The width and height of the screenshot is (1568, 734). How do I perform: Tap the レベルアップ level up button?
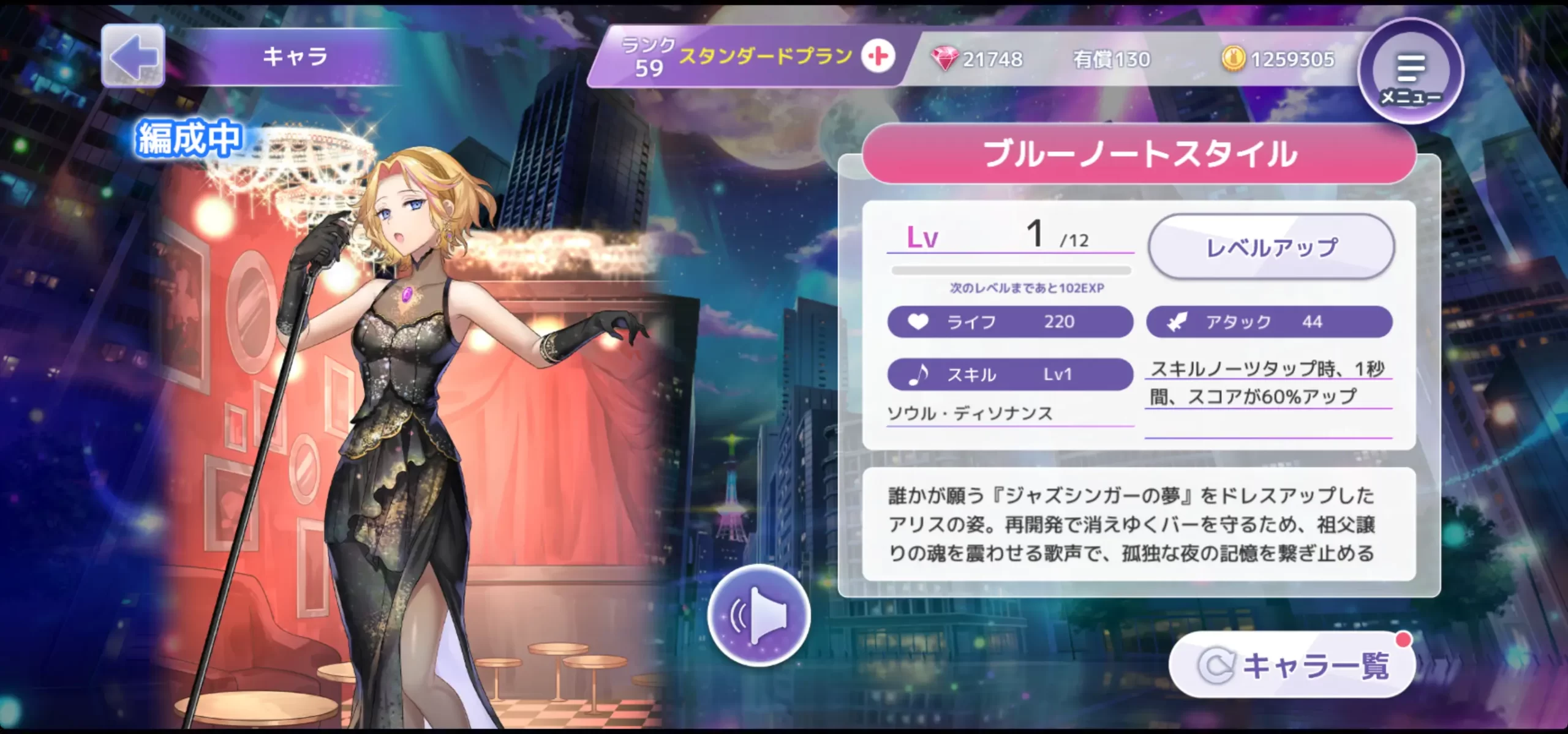tap(1271, 247)
